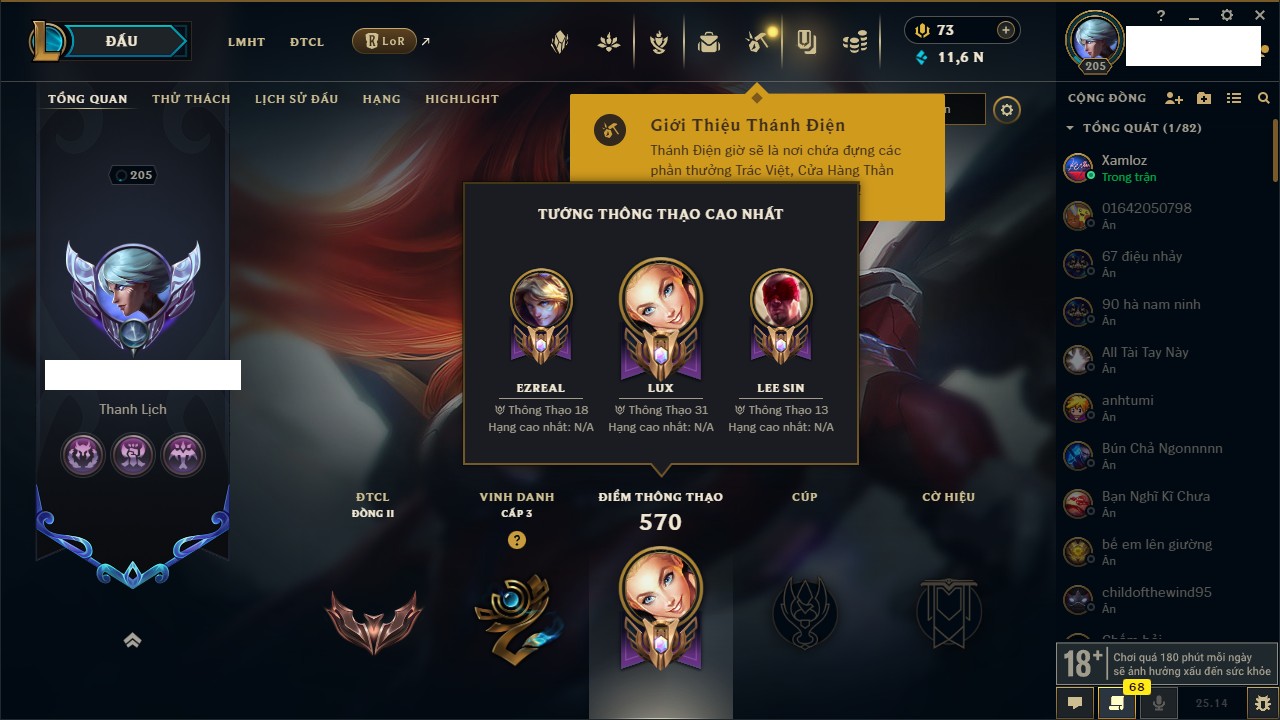
Task: Start a match with the ĐẤU button
Action: 121,41
